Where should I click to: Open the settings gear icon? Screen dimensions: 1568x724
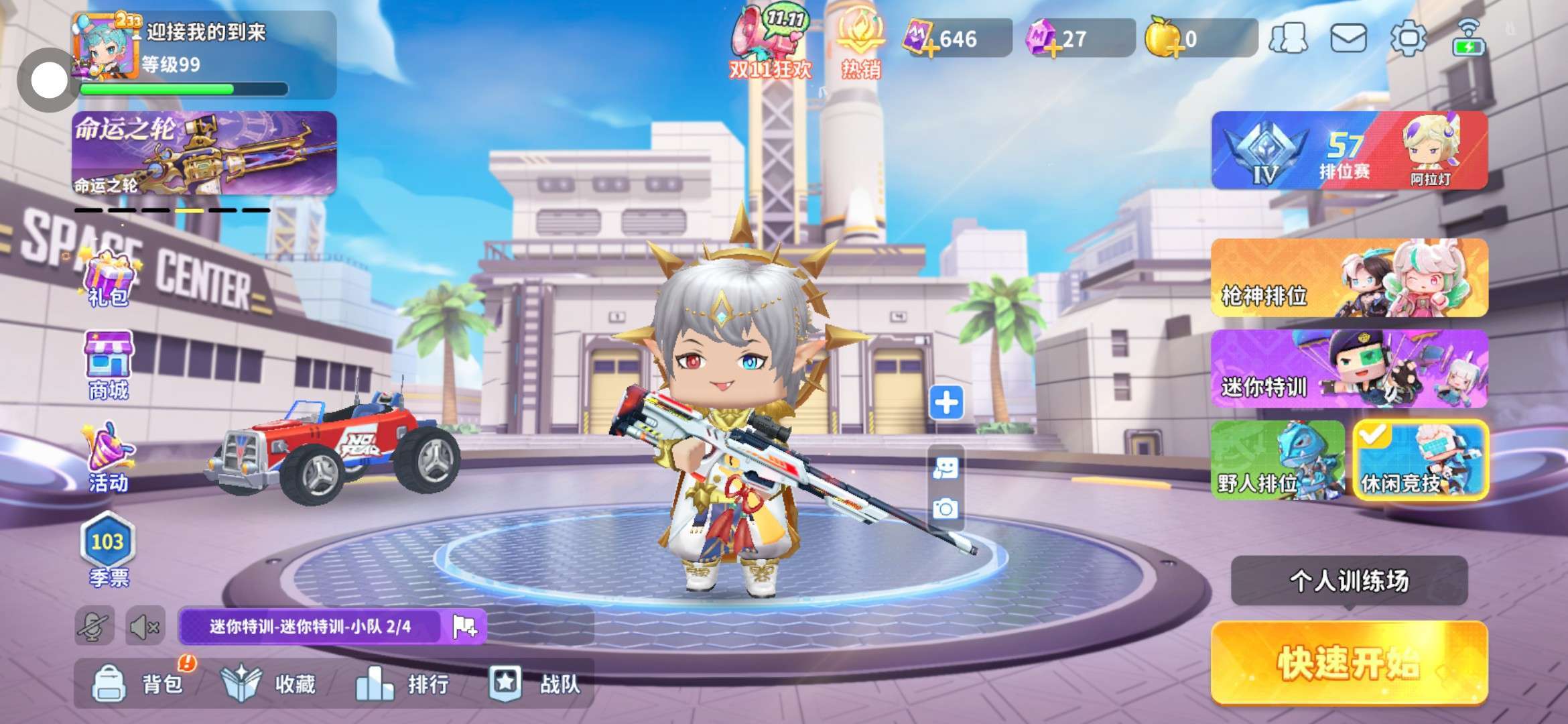click(x=1408, y=38)
